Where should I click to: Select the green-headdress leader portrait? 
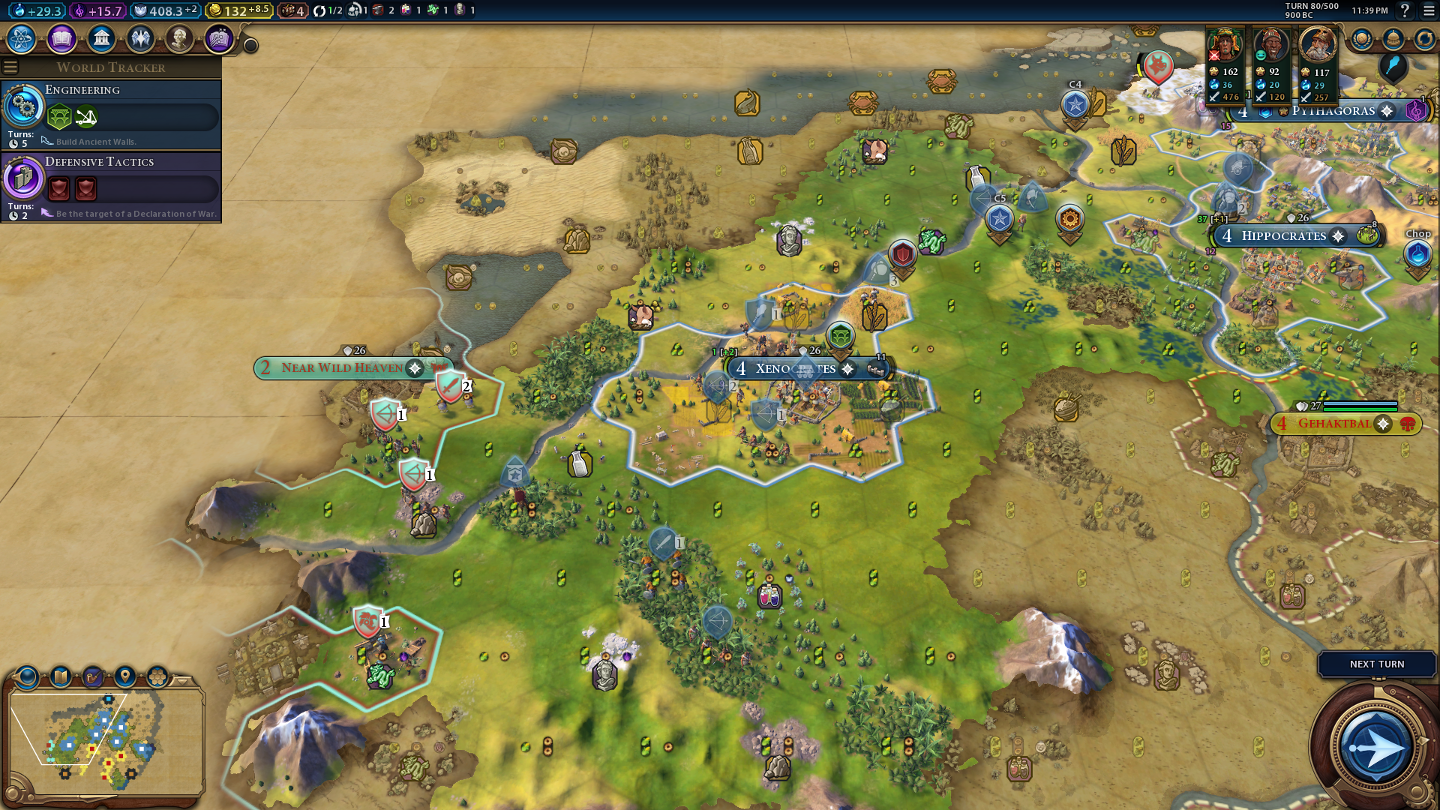1225,46
